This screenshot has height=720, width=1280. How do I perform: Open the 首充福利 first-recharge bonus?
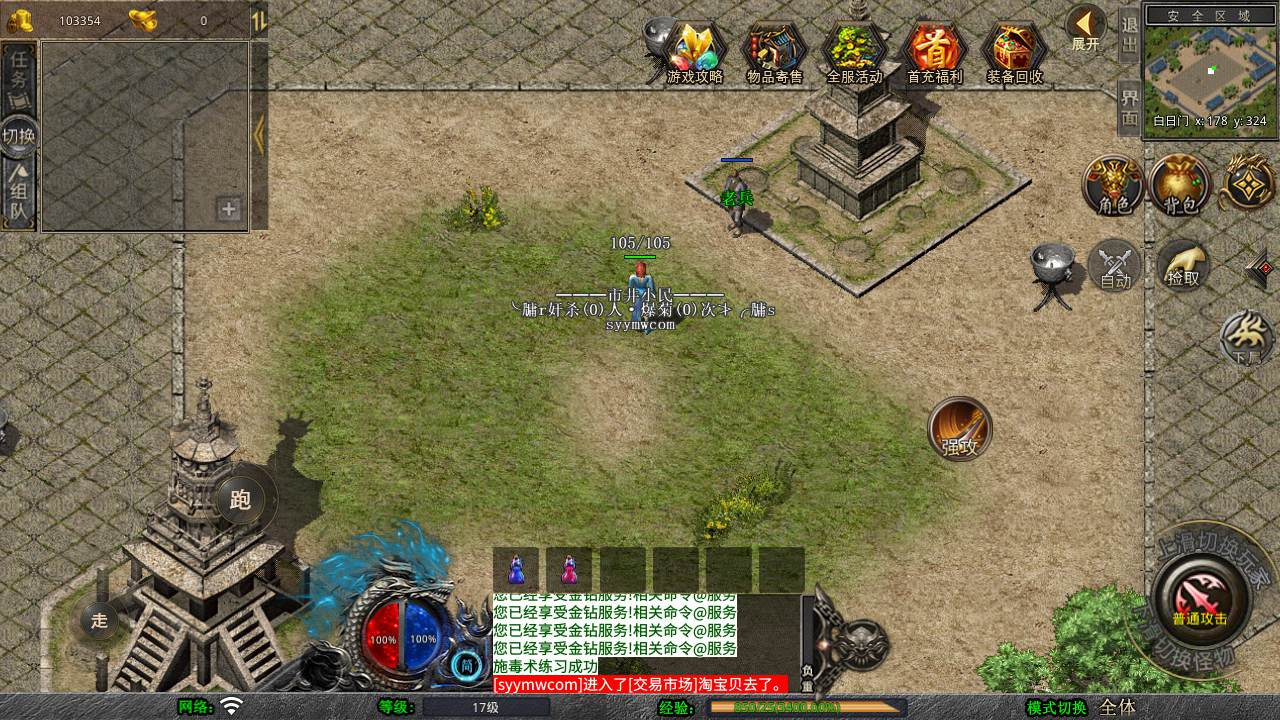click(934, 51)
